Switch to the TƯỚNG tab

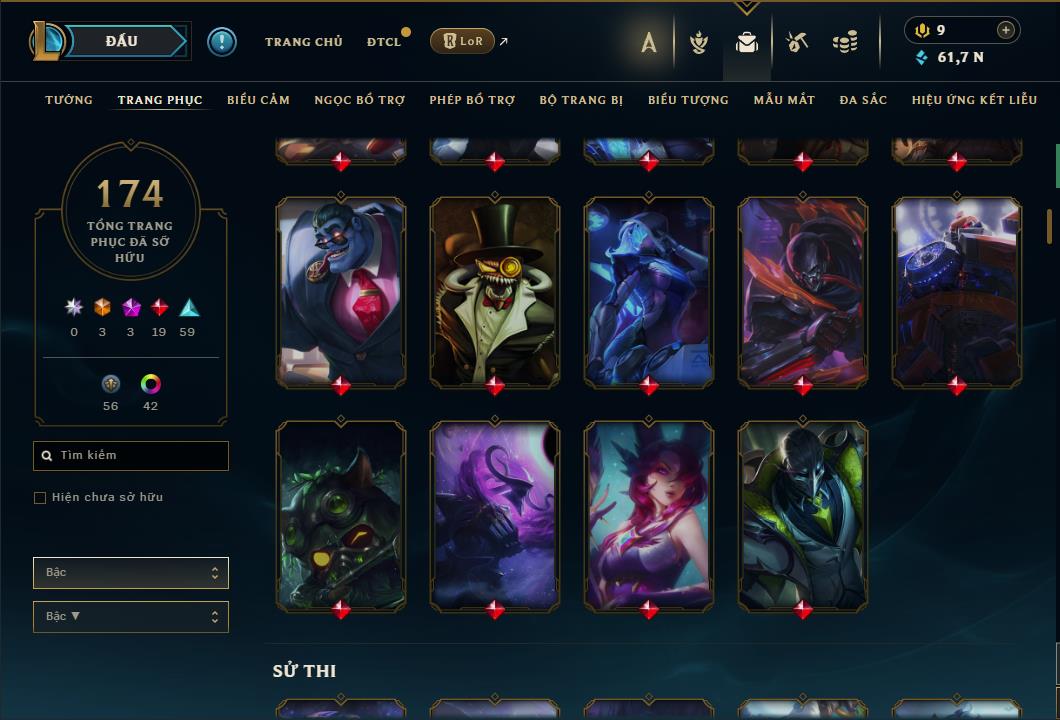coord(69,100)
